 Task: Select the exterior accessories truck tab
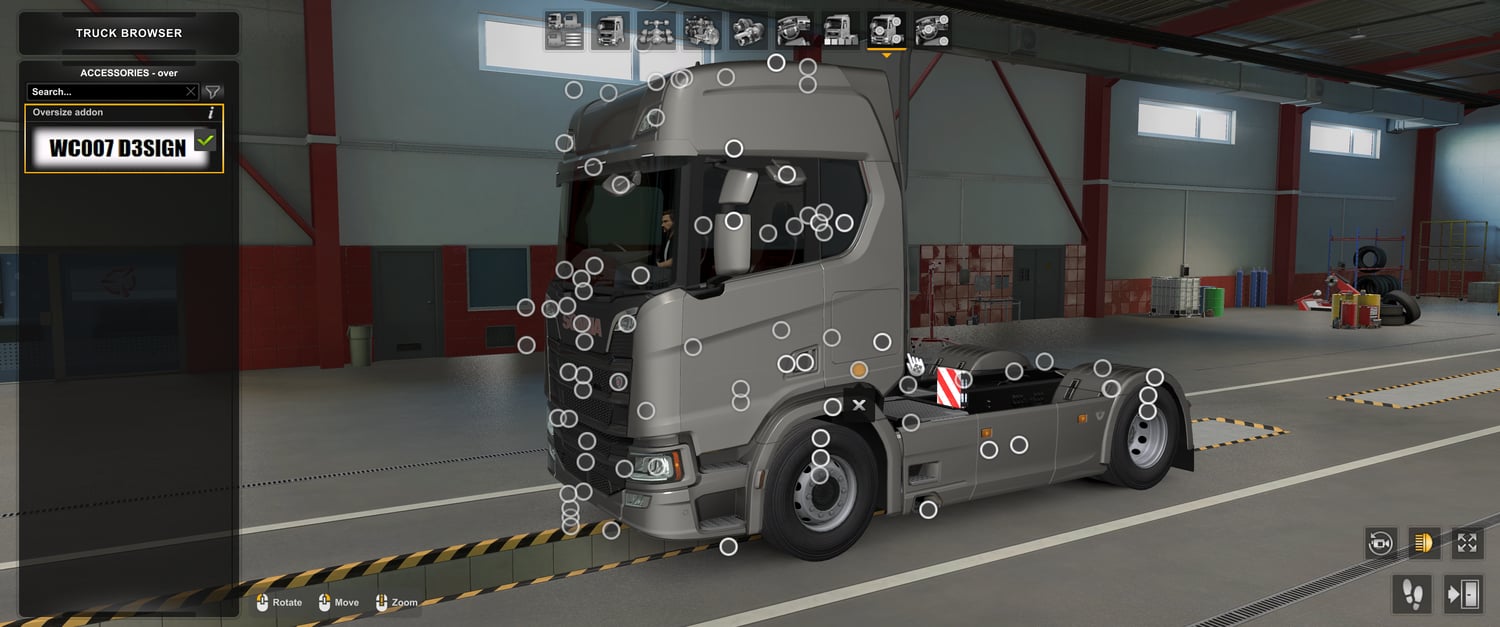tap(886, 31)
